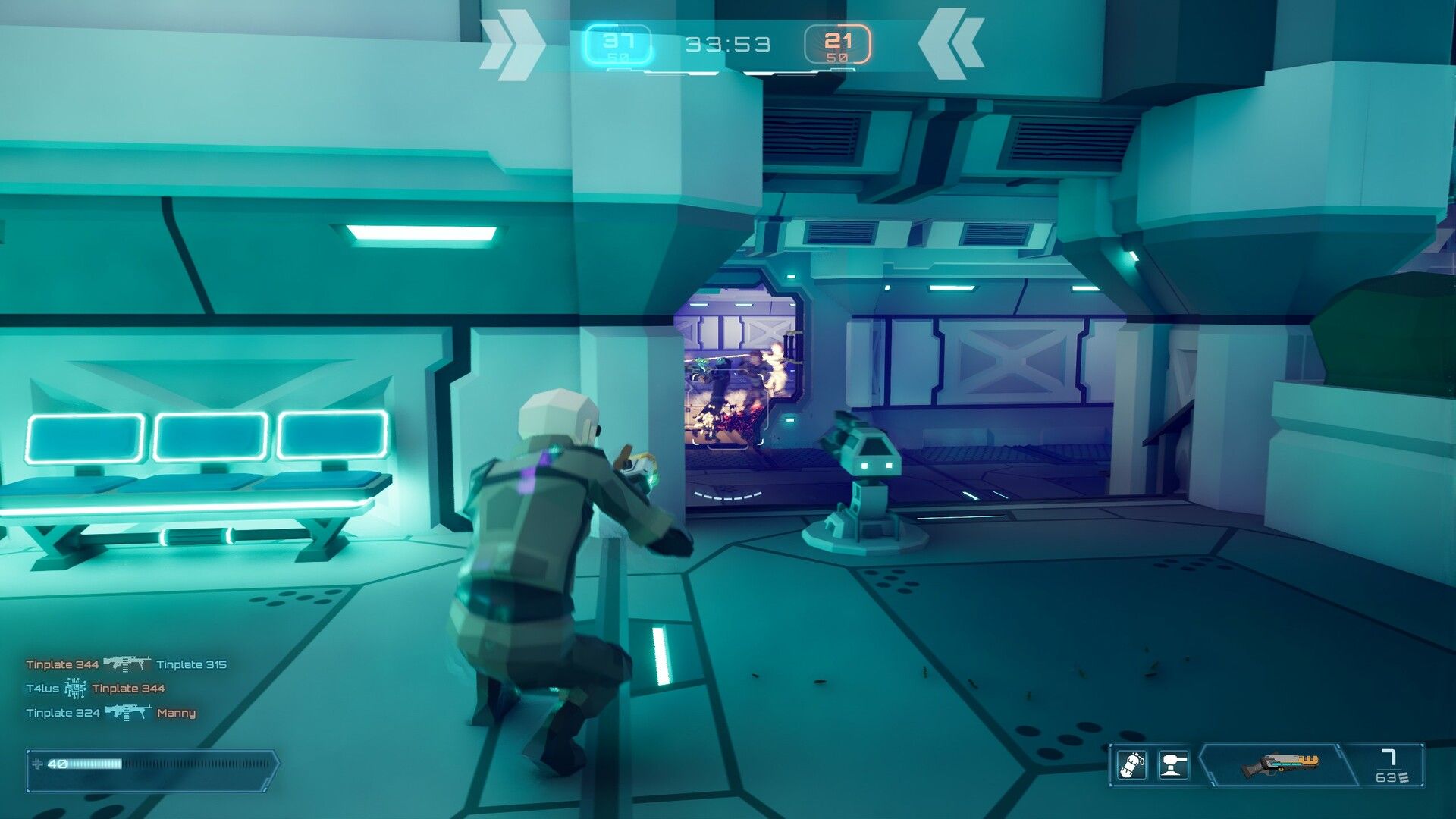The image size is (1456, 819).
Task: Select the grenade equipment icon
Action: (1131, 765)
